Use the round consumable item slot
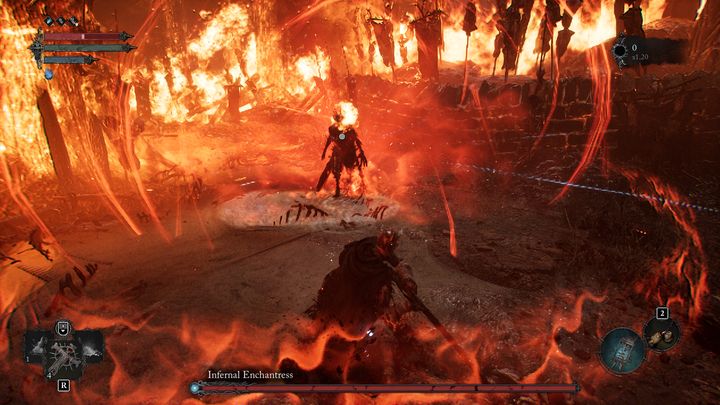Image resolution: width=720 pixels, height=405 pixels. click(661, 335)
